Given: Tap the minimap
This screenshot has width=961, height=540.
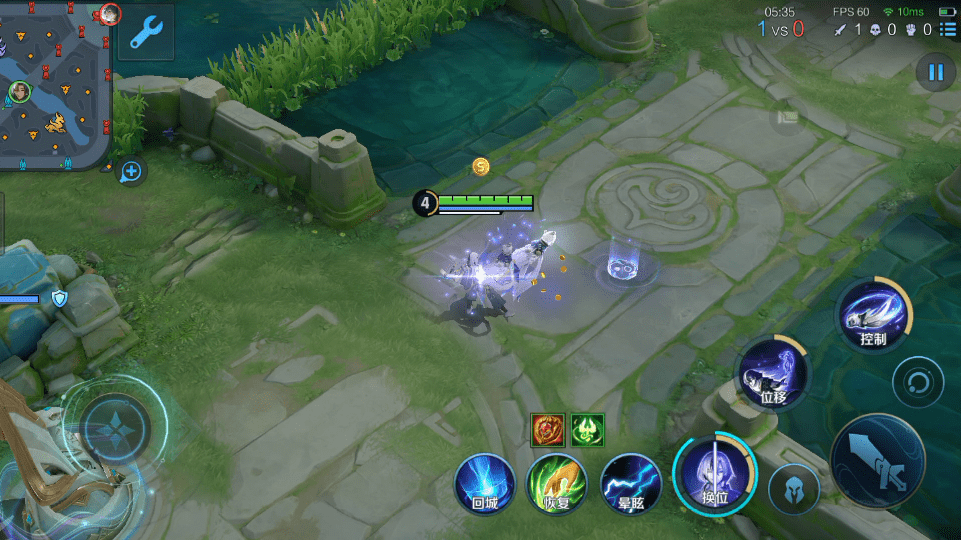Looking at the screenshot, I should pyautogui.click(x=55, y=85).
